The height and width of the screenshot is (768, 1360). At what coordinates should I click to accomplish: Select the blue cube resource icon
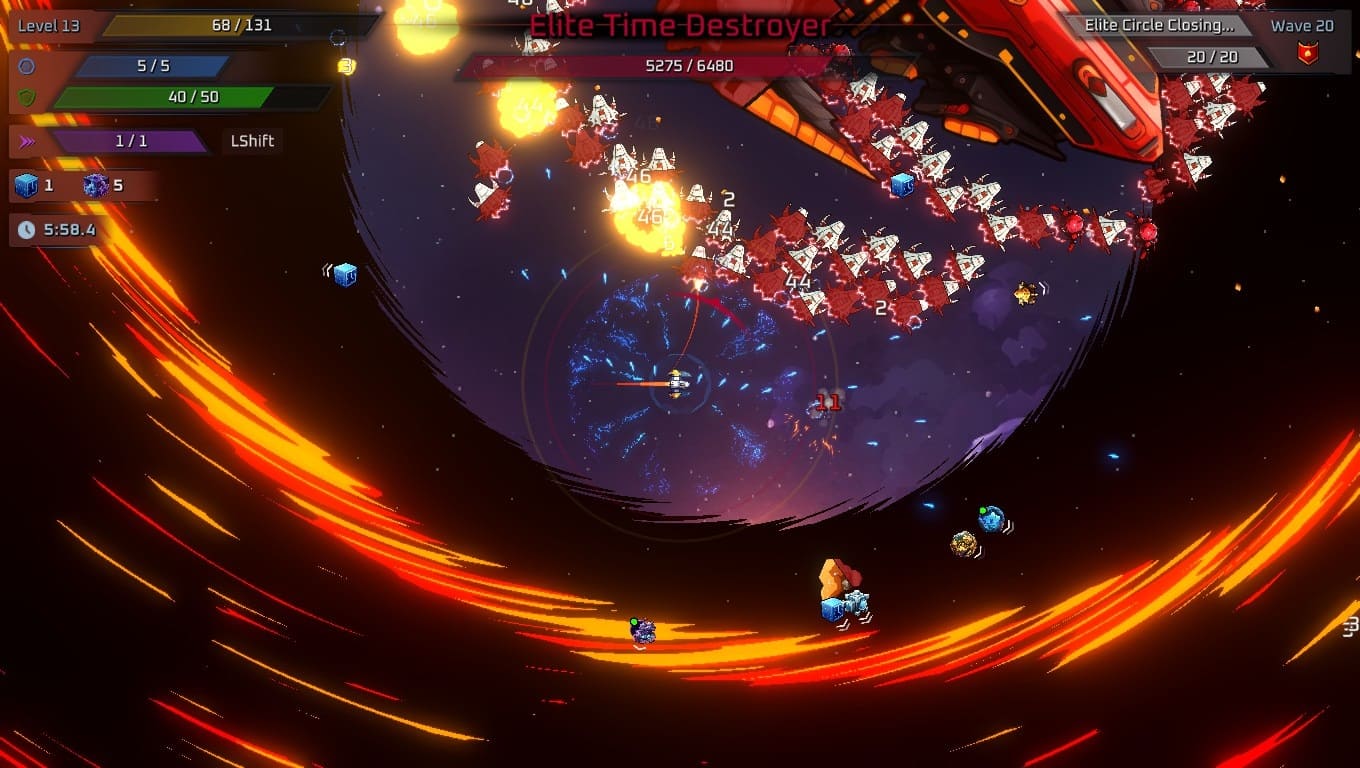pyautogui.click(x=26, y=185)
